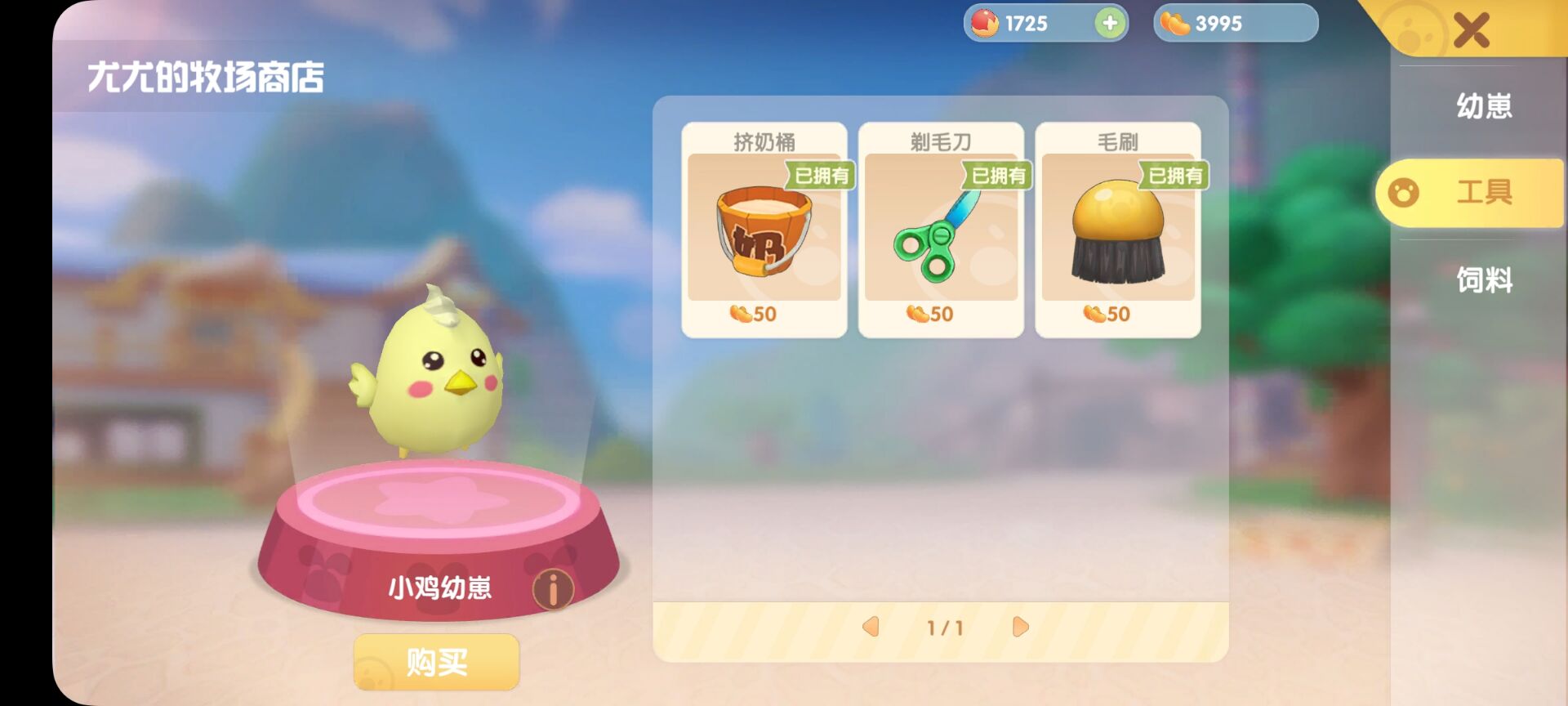Click the 1/1 page indicator
This screenshot has height=706, width=1568.
[943, 627]
